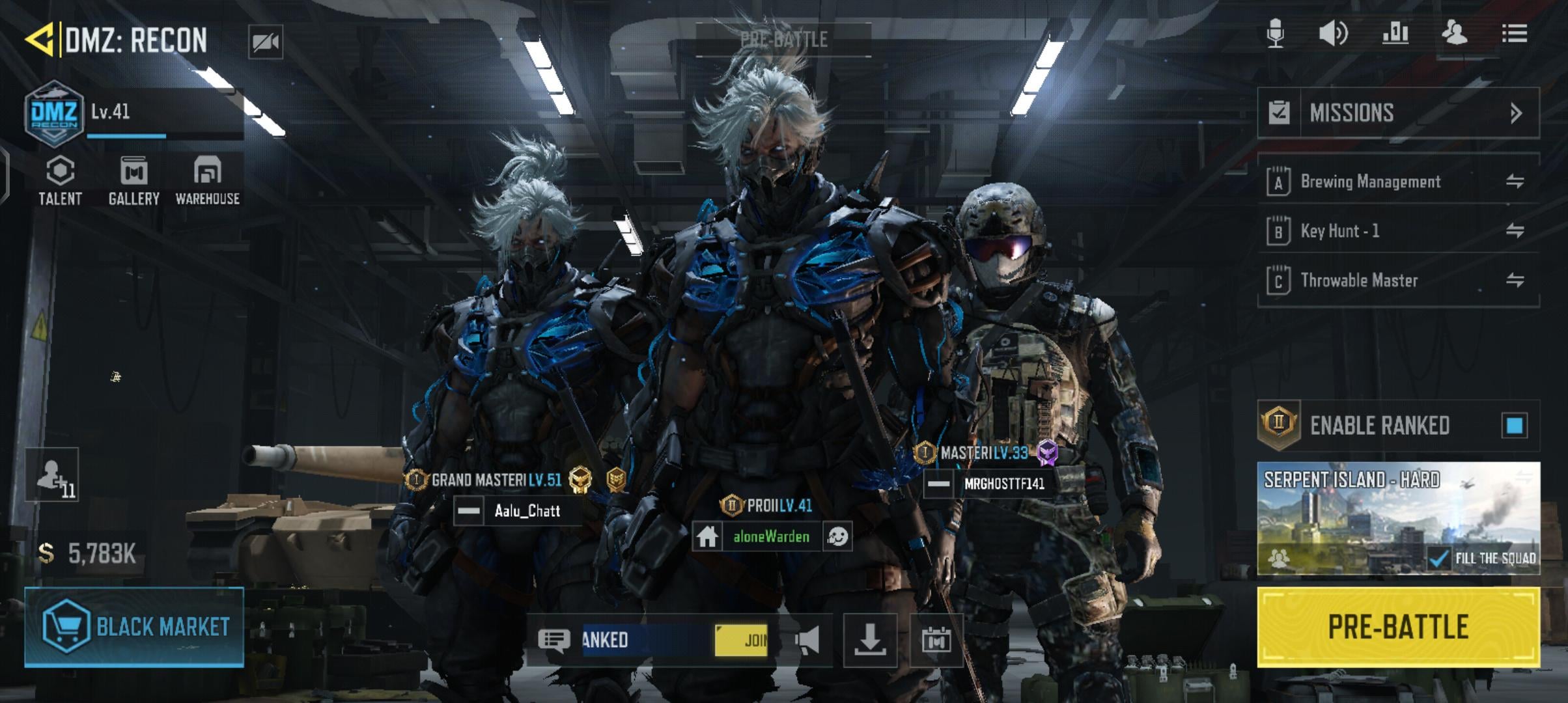Toggle the Enable Ranked checkbox
This screenshot has height=703, width=1568.
point(1514,426)
